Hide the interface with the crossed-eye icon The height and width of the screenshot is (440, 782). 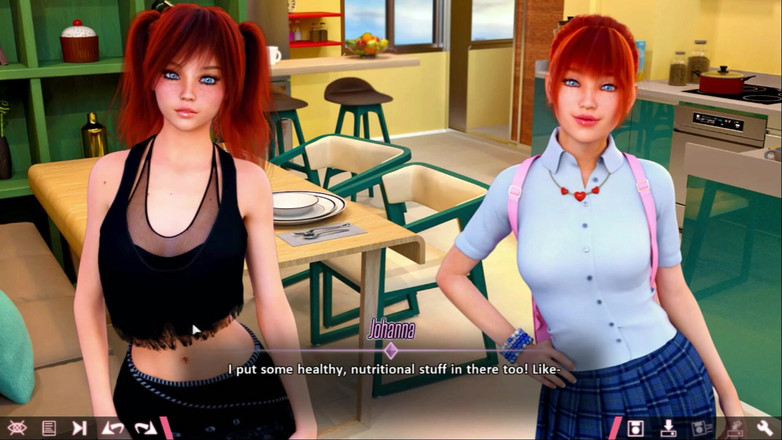click(16, 428)
